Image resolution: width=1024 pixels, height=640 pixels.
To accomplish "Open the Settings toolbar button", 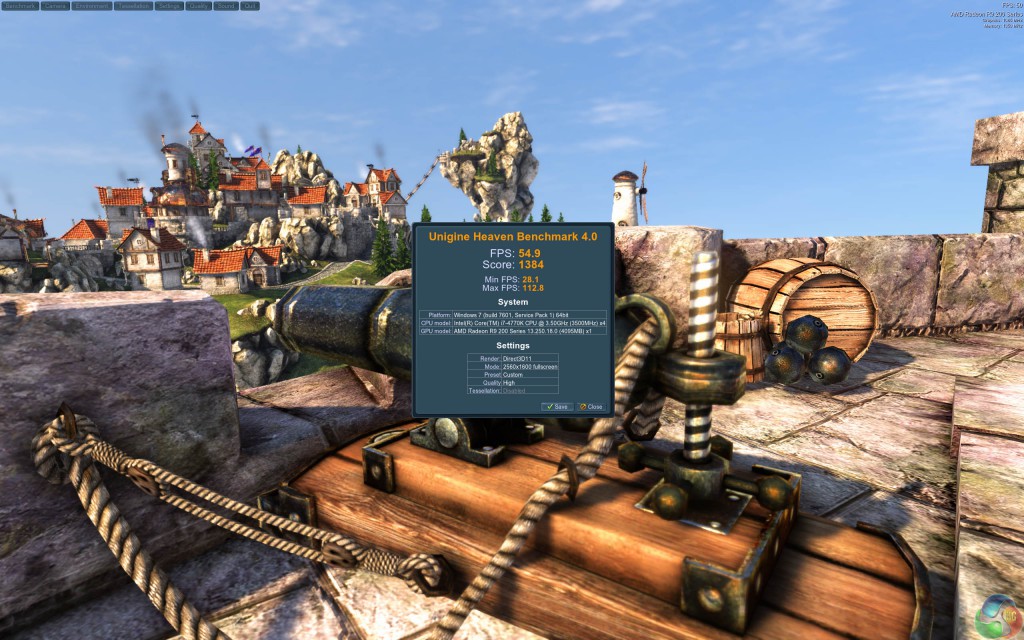I will tap(169, 5).
